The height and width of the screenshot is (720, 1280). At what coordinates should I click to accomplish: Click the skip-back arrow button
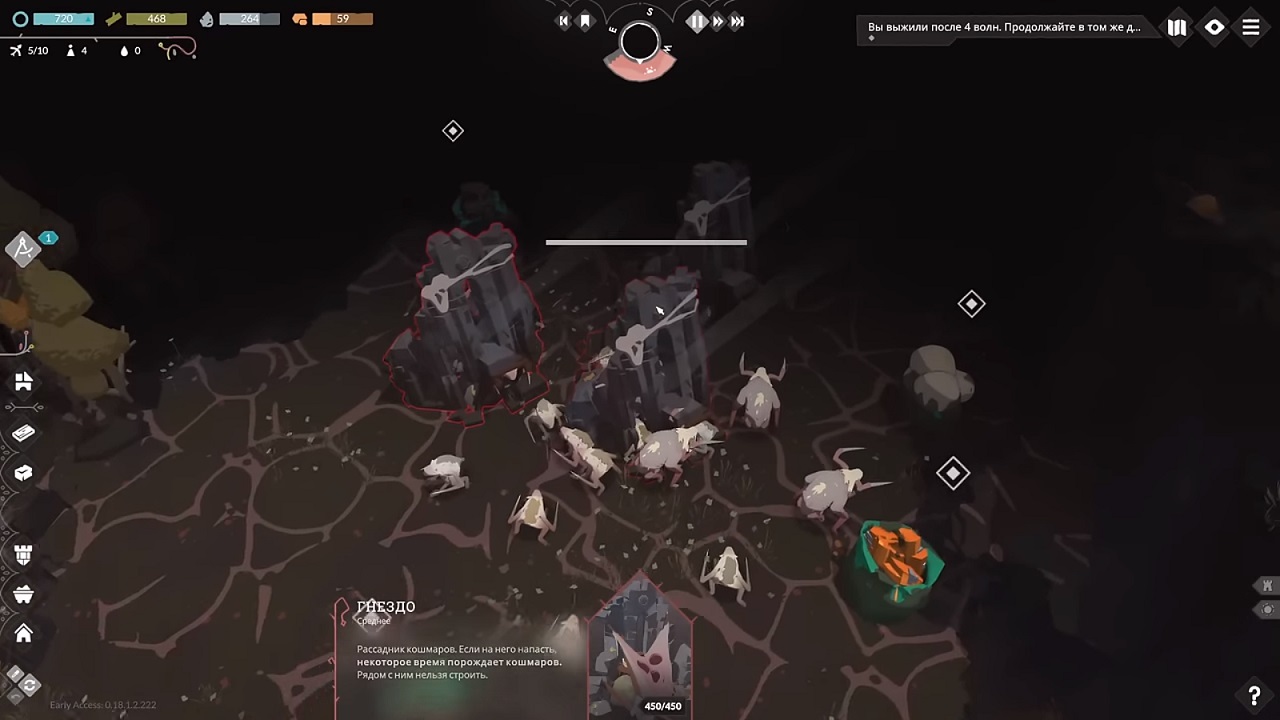[x=563, y=21]
